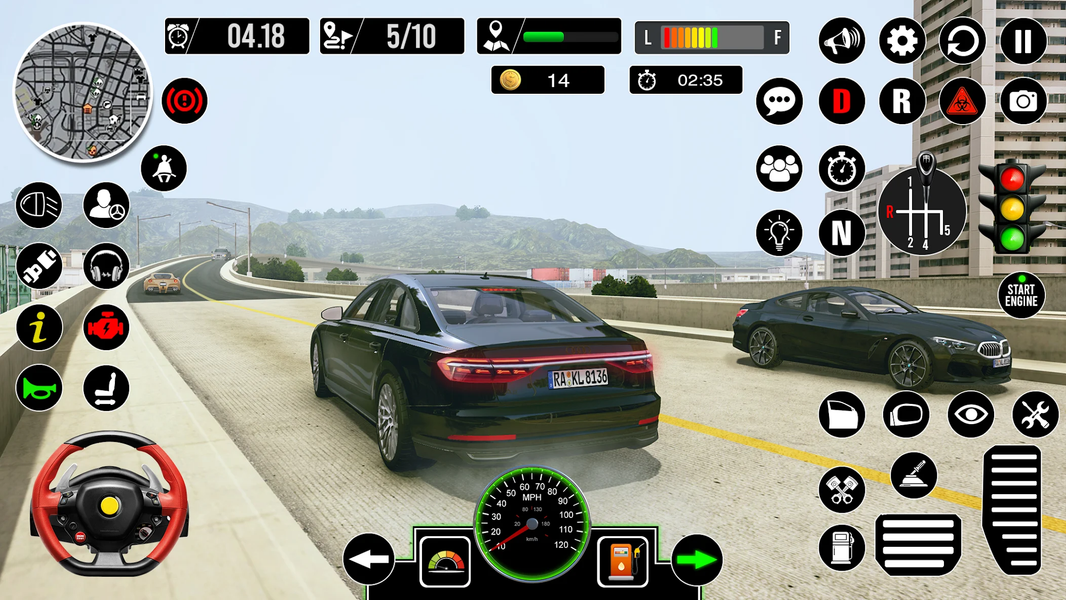
Task: Click the red parking brake icon
Action: (x=184, y=100)
